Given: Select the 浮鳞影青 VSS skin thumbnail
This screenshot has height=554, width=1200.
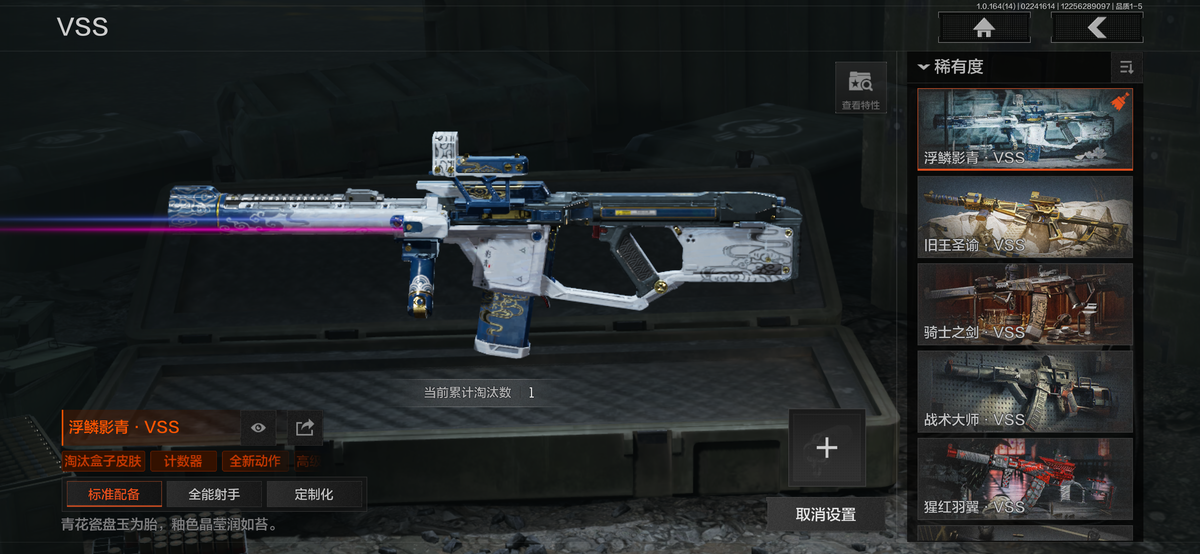Looking at the screenshot, I should pyautogui.click(x=1025, y=130).
